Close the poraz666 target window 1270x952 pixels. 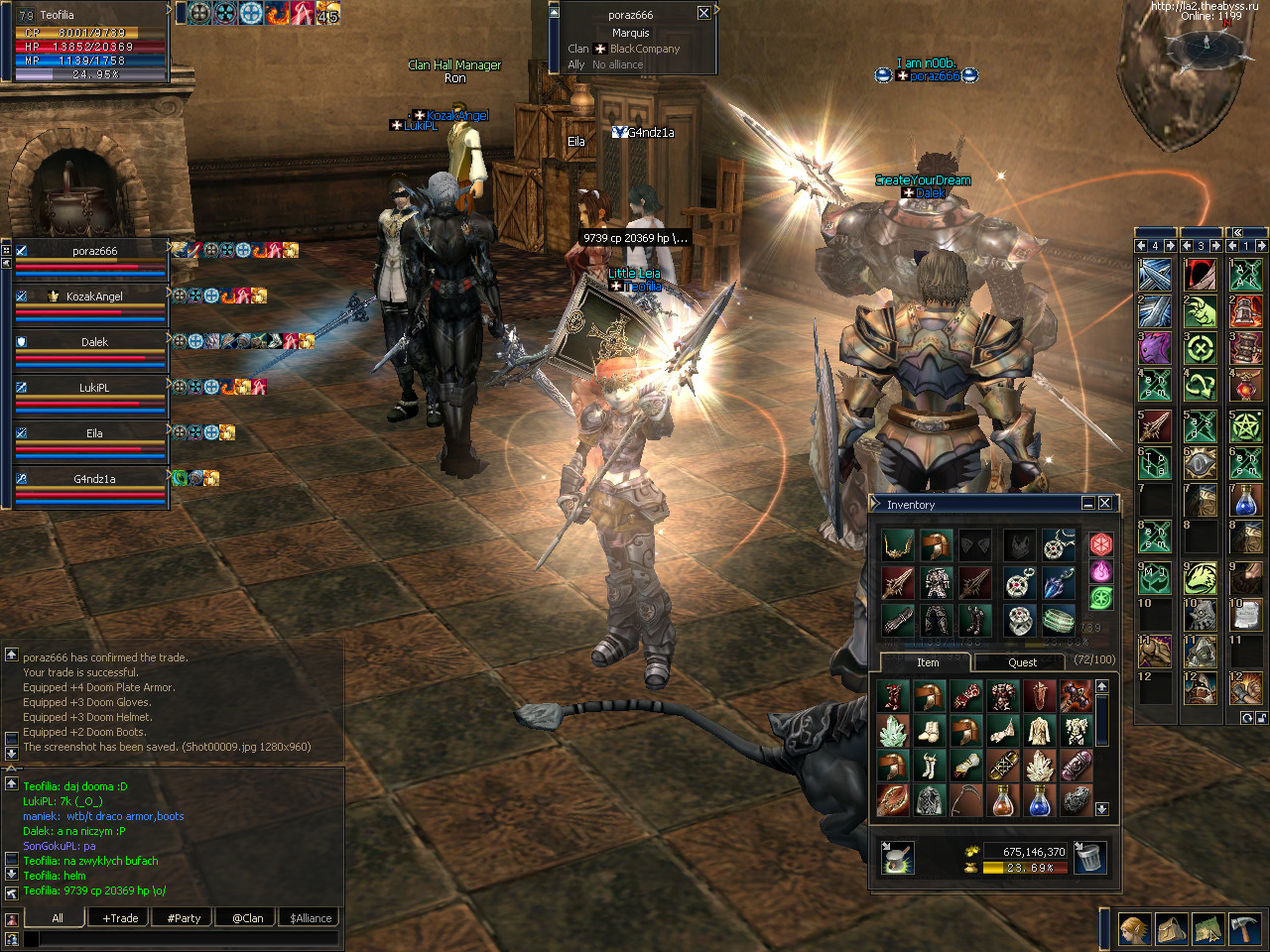pyautogui.click(x=703, y=13)
